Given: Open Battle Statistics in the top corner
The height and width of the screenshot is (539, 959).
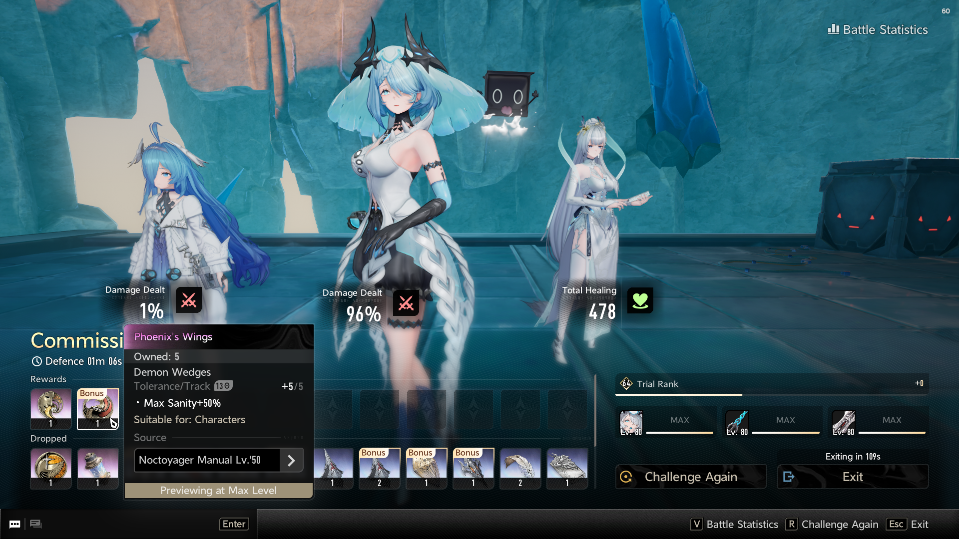Looking at the screenshot, I should 878,30.
